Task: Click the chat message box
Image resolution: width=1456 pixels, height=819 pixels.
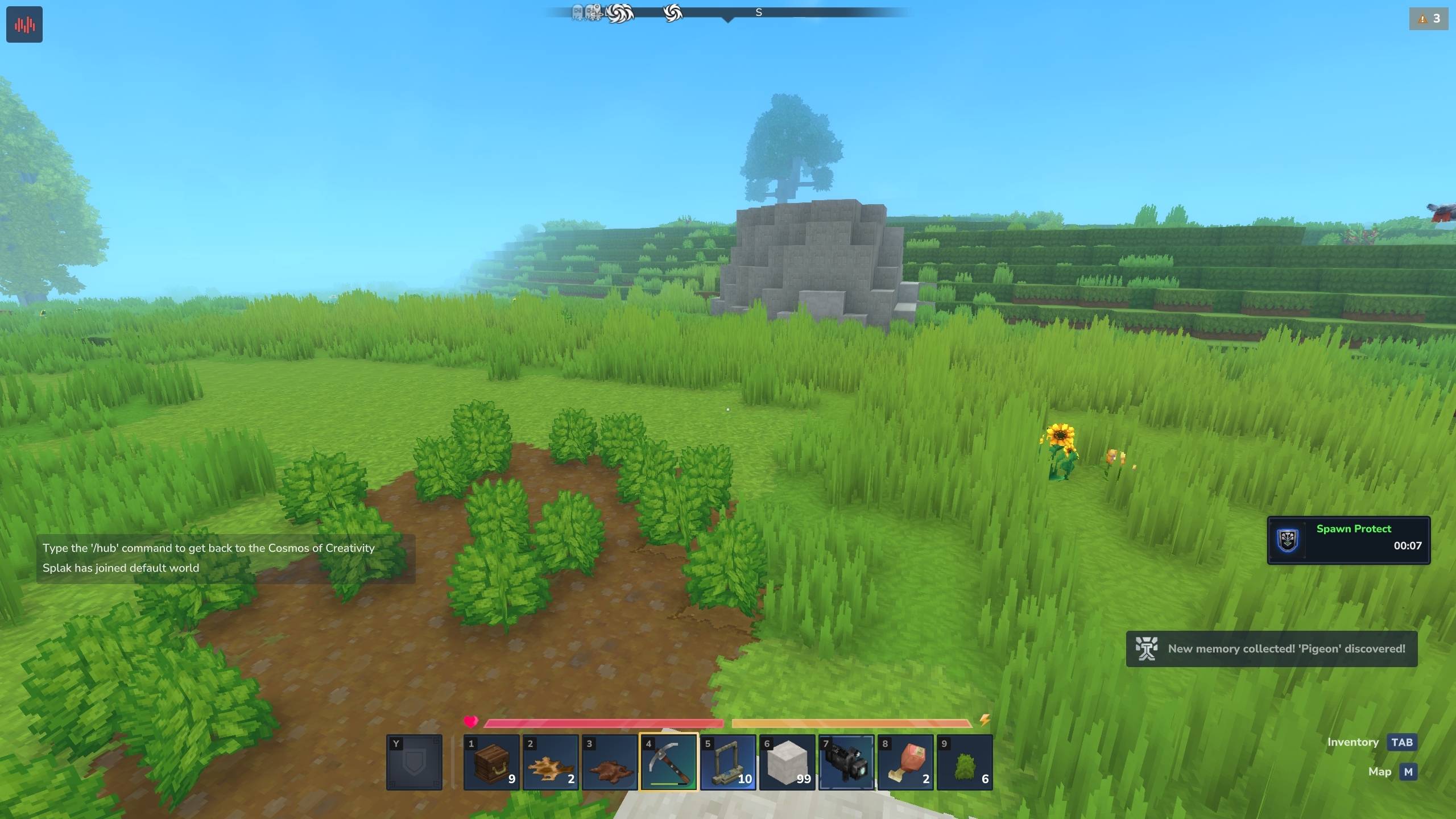Action: [x=226, y=559]
